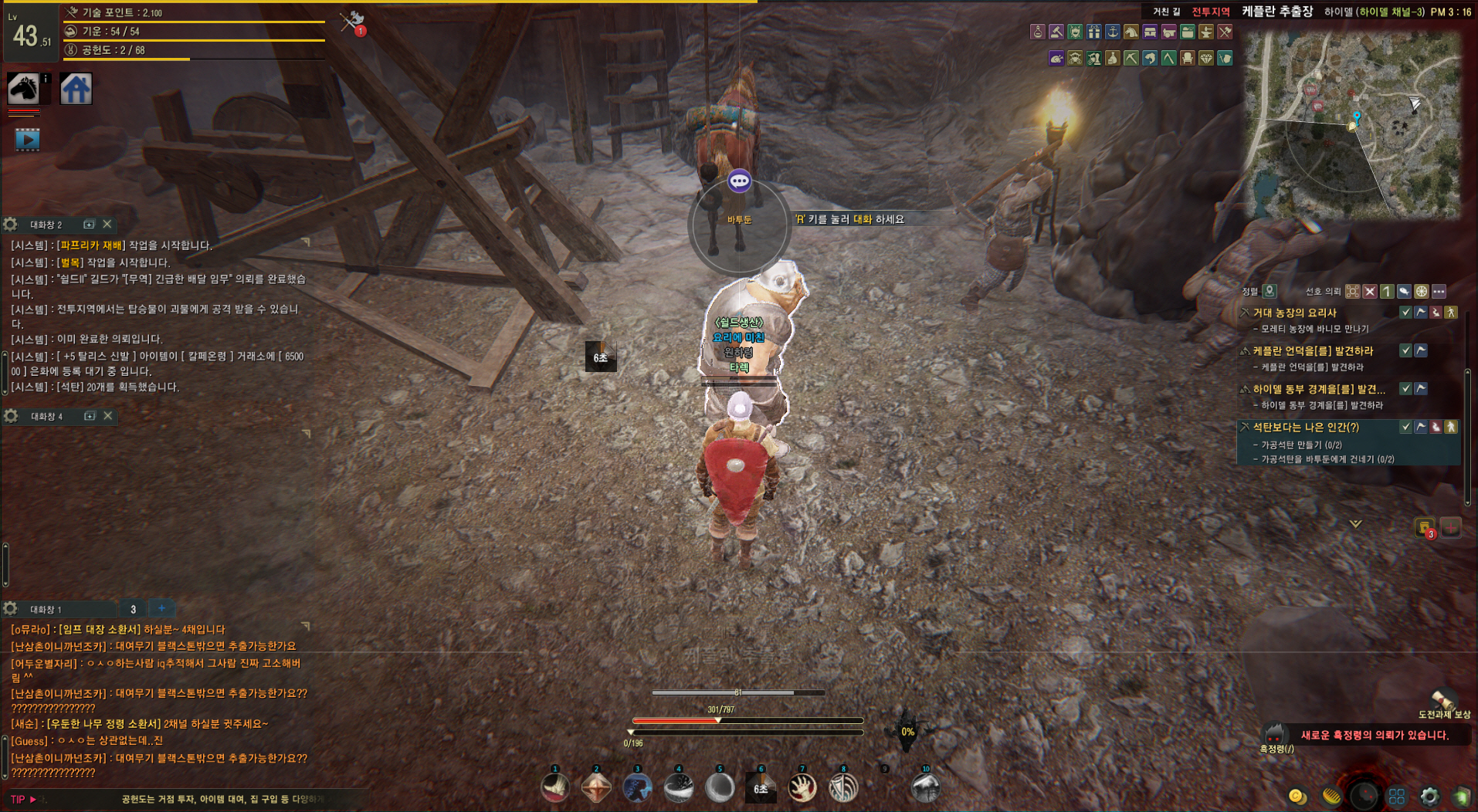Use the hotbar slot 1 item

click(555, 787)
